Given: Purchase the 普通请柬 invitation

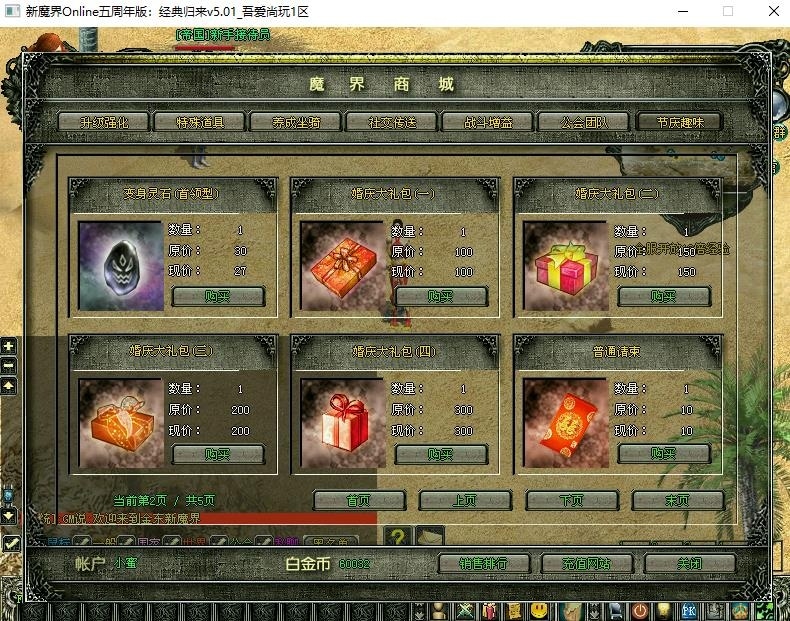Looking at the screenshot, I should (664, 454).
